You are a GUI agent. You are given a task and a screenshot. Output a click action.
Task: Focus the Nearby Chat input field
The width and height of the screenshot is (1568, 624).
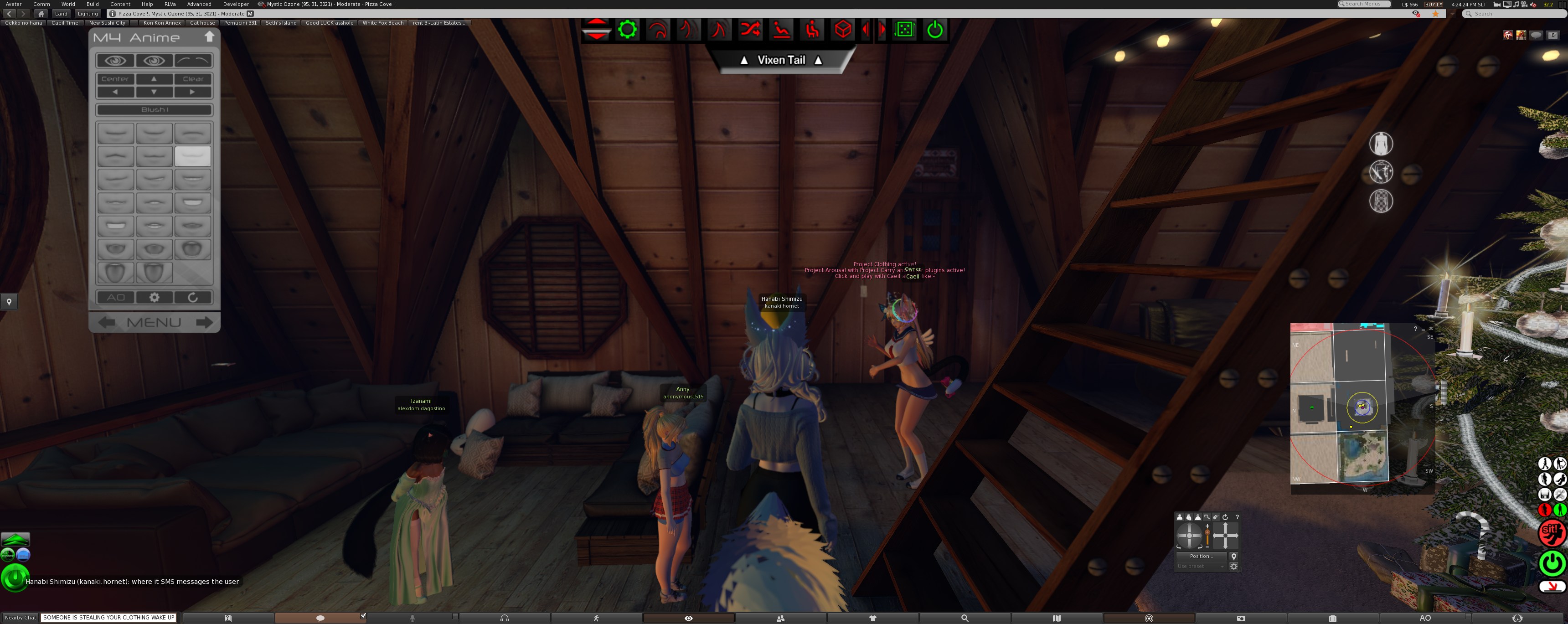tap(109, 617)
